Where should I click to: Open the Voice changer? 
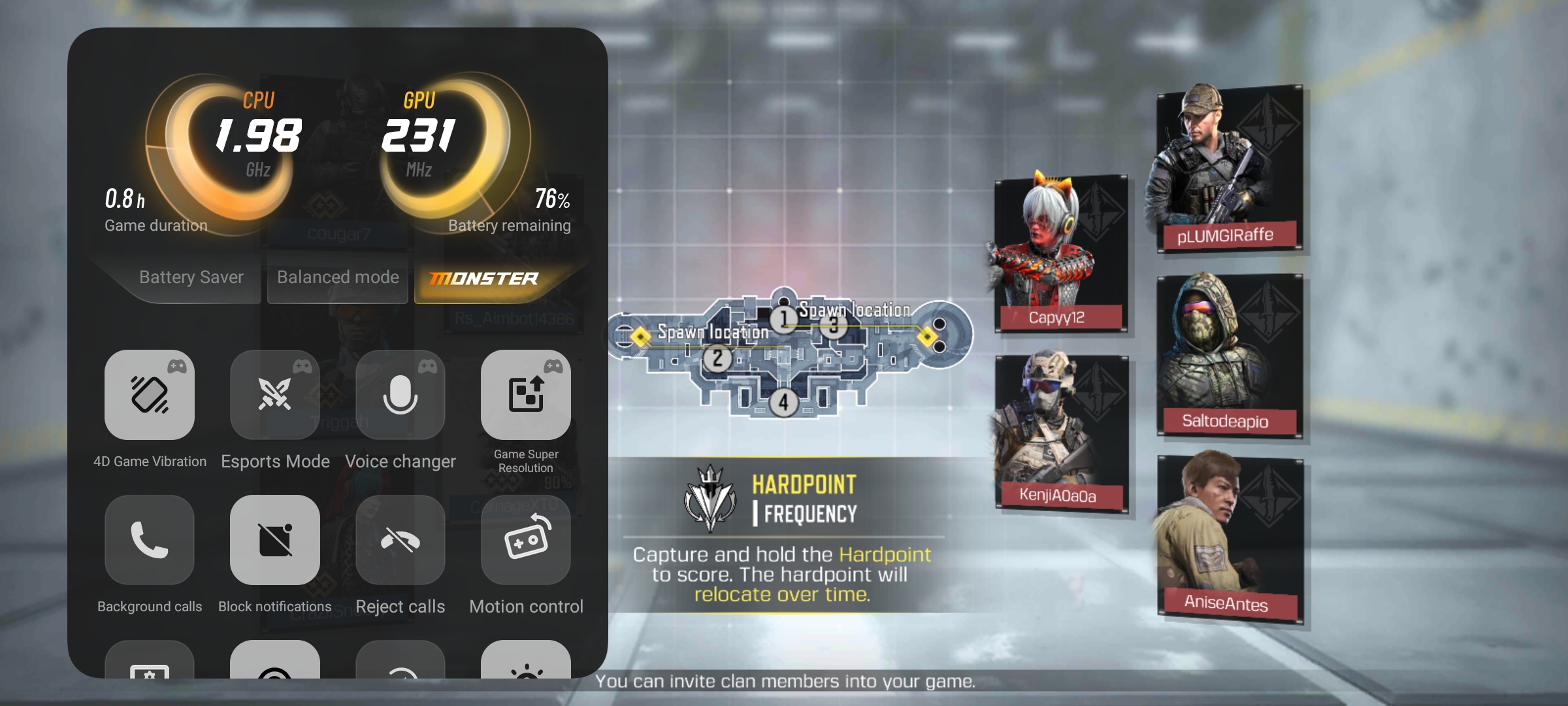coord(400,395)
